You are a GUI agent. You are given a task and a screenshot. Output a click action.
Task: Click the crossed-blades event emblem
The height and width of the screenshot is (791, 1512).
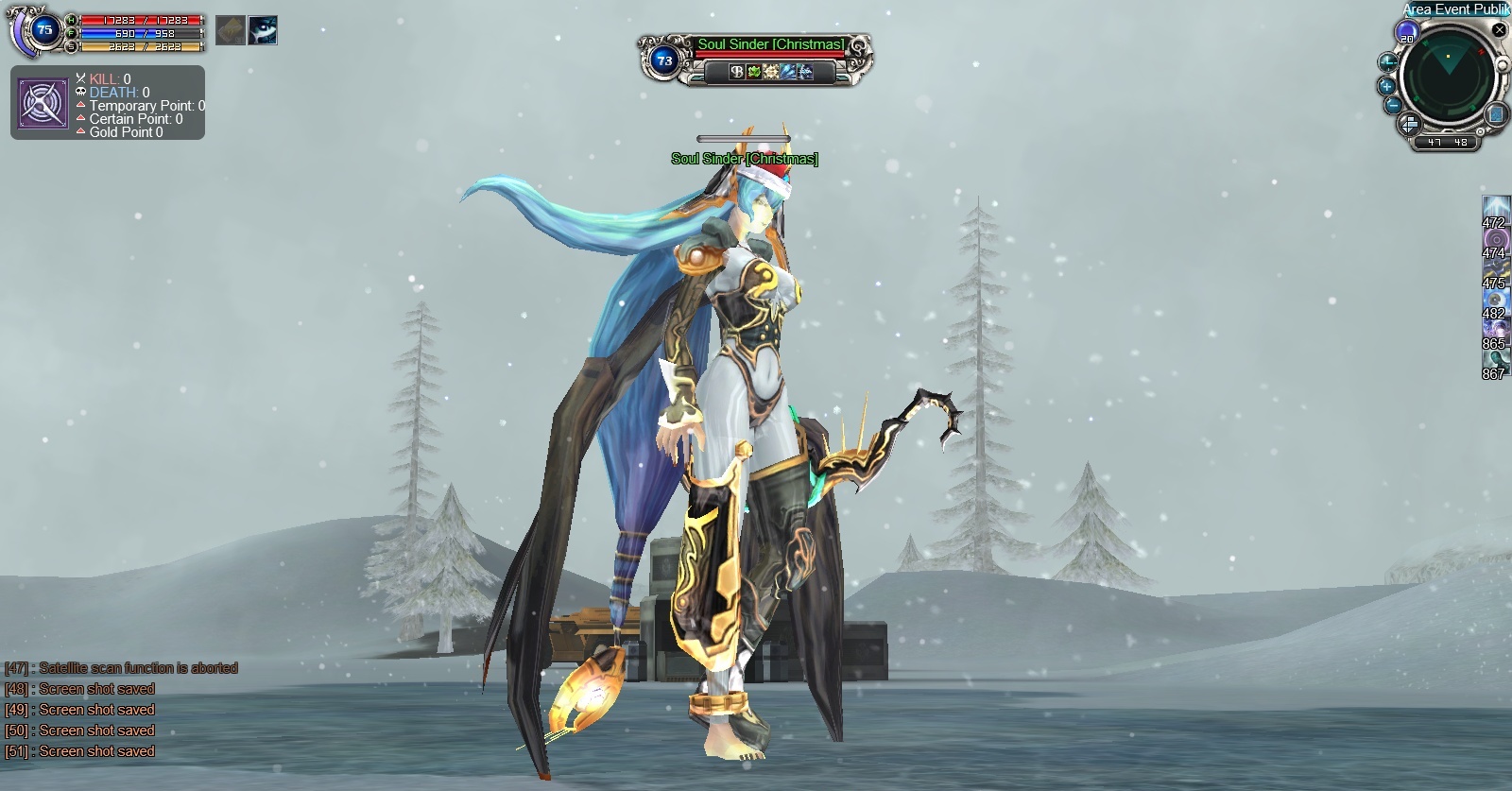click(x=43, y=104)
